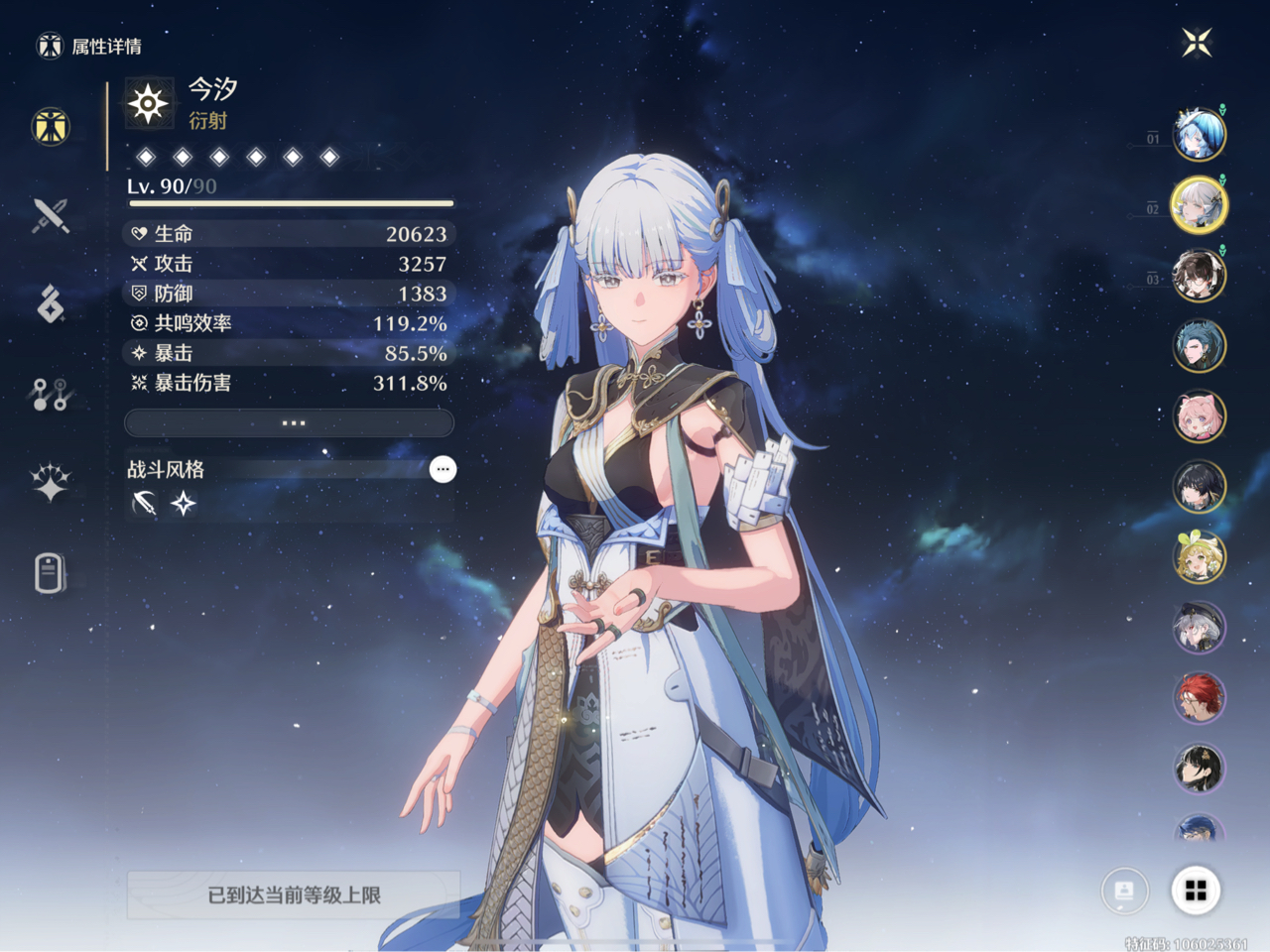The image size is (1270, 952).
Task: Click the 已到达当前等级上限 level cap button
Action: click(294, 894)
